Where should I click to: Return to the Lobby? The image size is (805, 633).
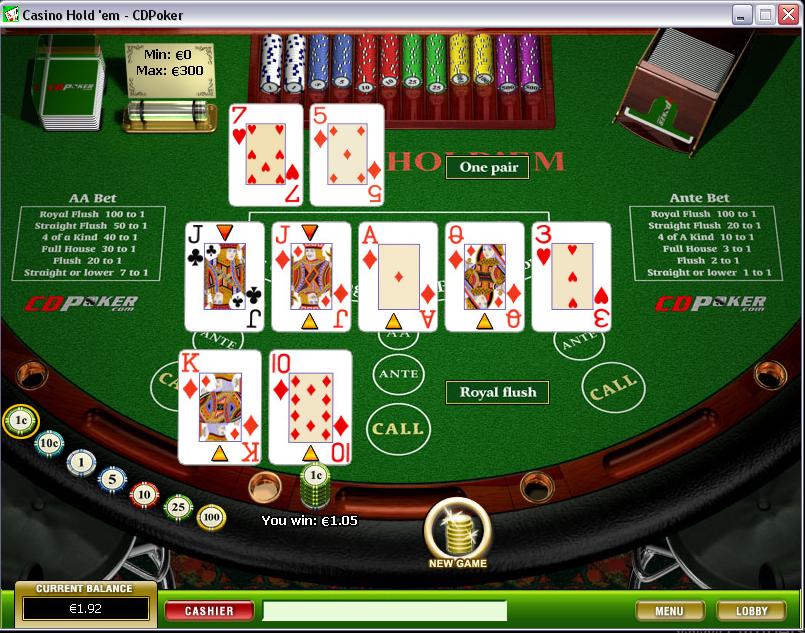[x=752, y=610]
